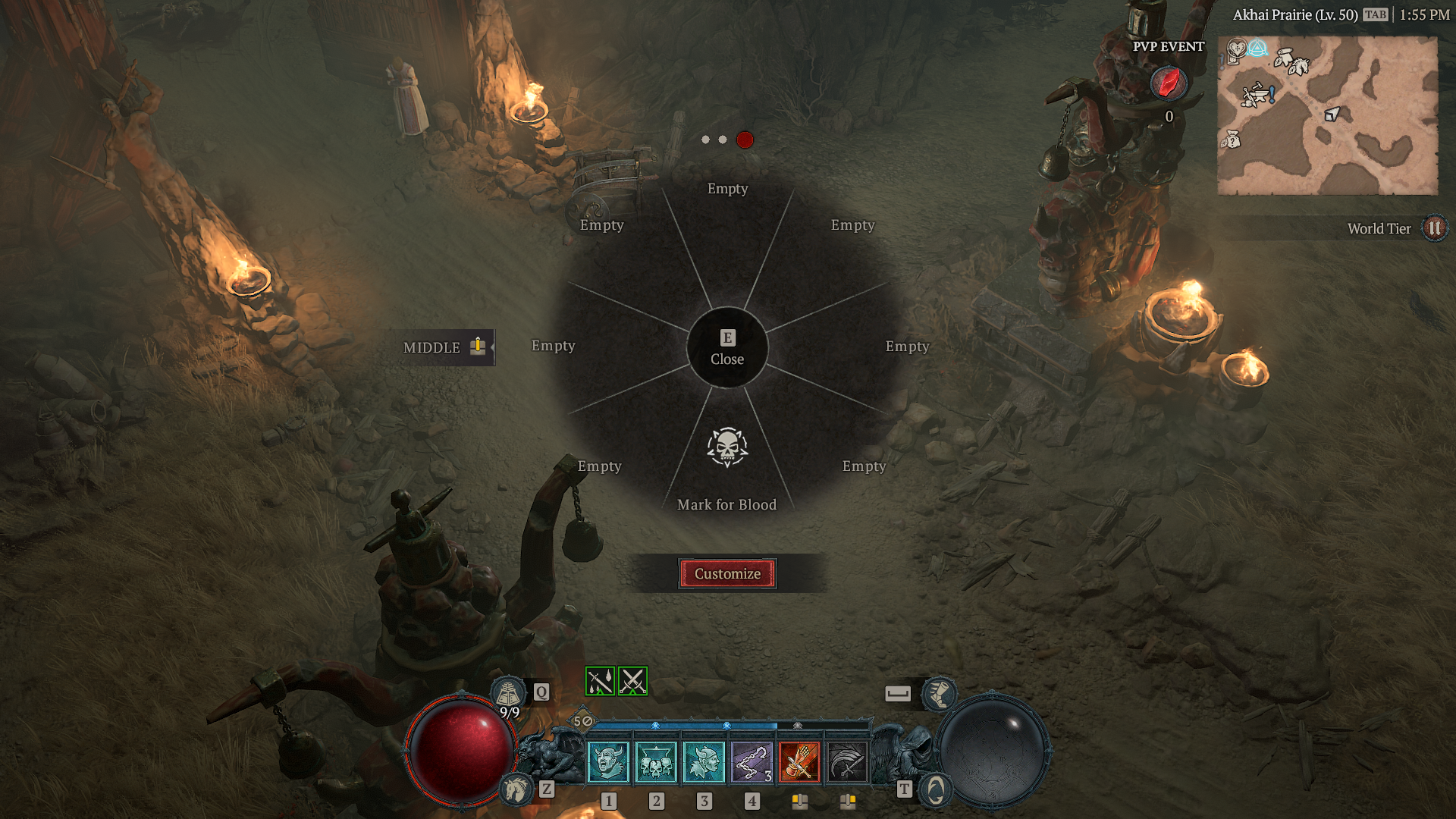
Task: Select the top Empty emote wheel slot
Action: coord(726,190)
